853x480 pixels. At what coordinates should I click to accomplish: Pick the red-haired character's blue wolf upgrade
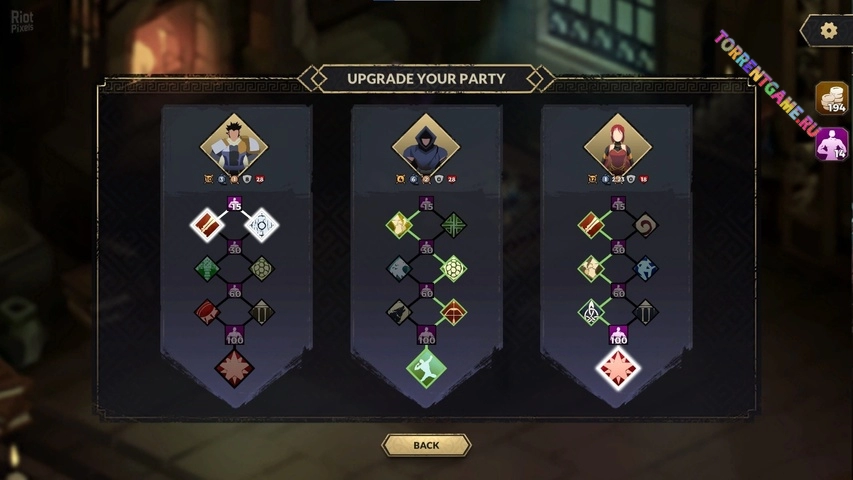point(645,268)
